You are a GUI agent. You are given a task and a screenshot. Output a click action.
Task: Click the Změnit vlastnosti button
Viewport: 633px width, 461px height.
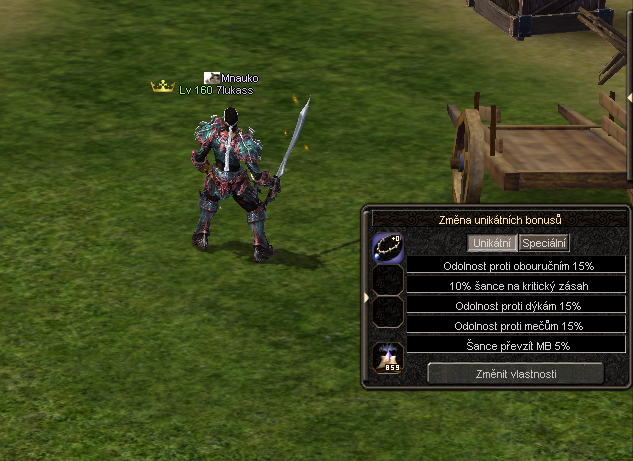tap(516, 373)
